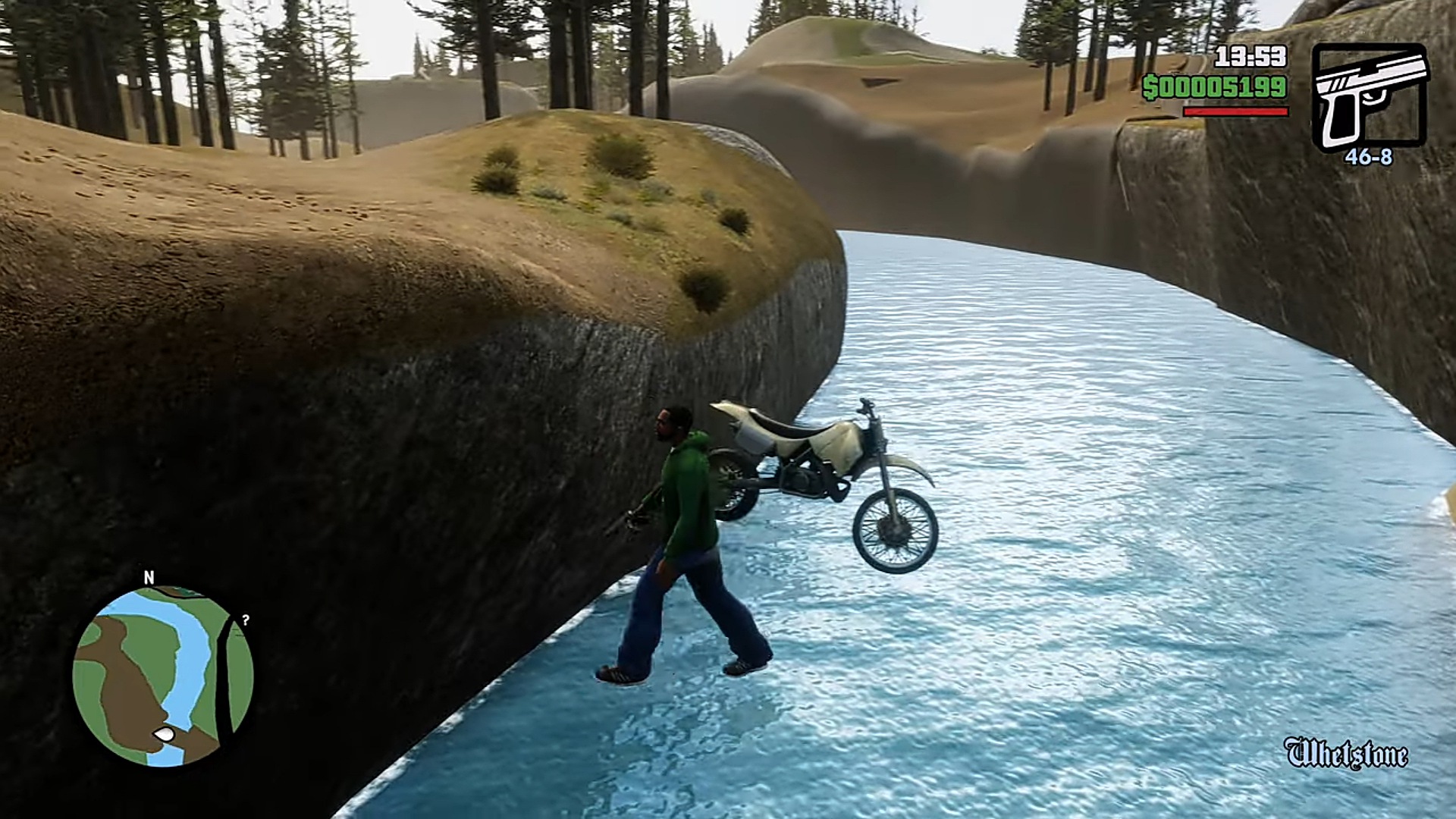Click the water surface of the river

[x=1062, y=531]
